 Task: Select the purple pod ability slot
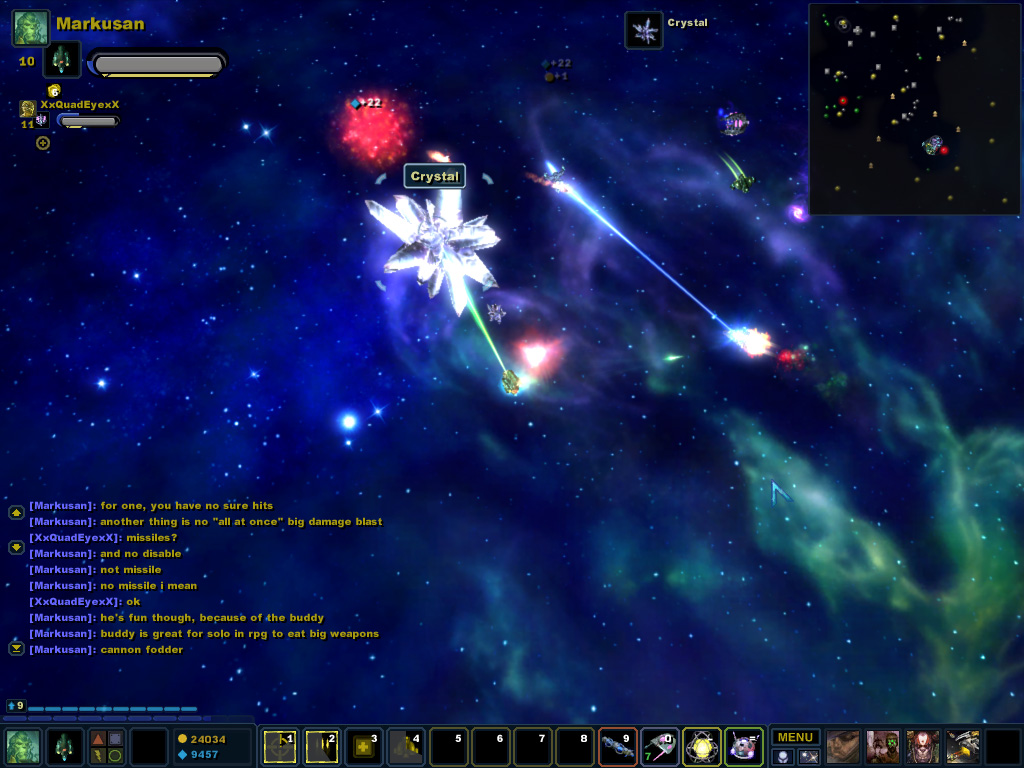tap(743, 747)
